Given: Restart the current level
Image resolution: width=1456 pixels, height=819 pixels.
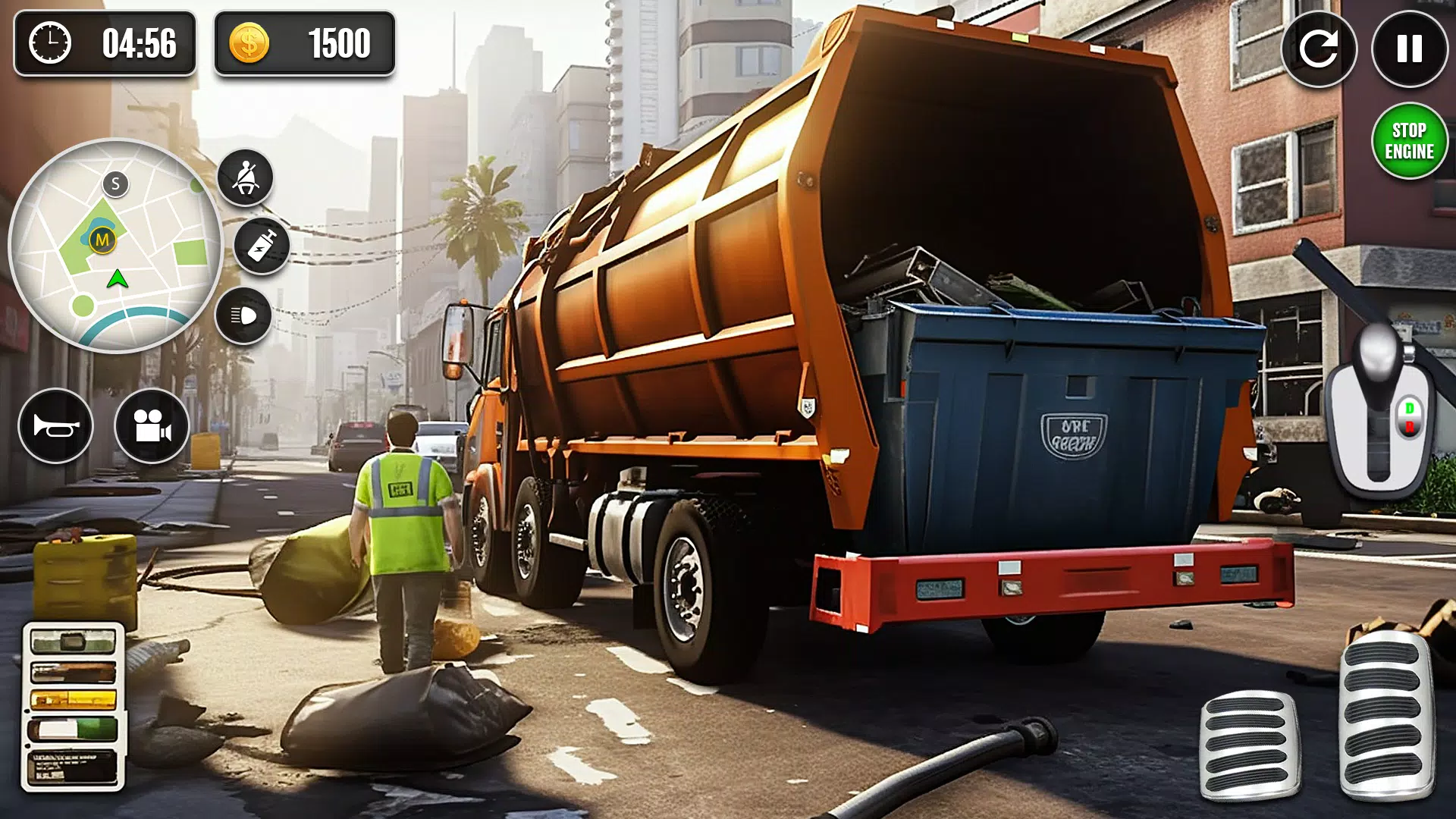Looking at the screenshot, I should point(1320,49).
